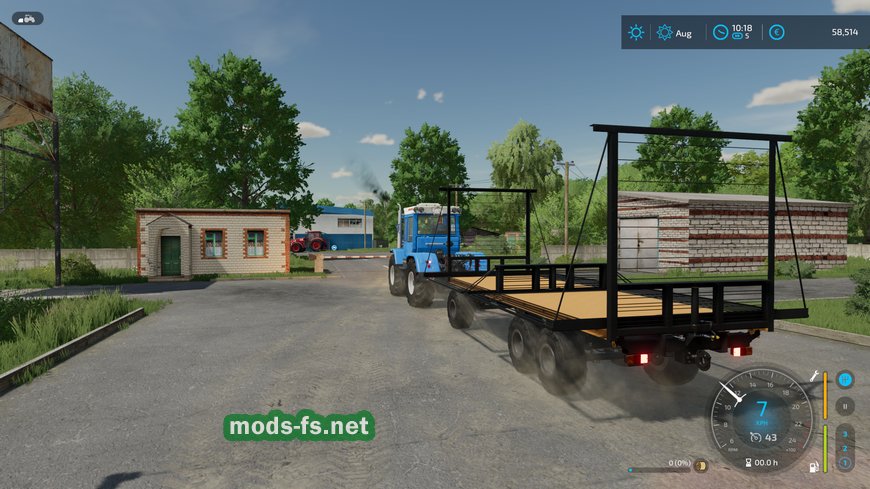Click the August season icon
870x489 pixels.
pos(665,32)
